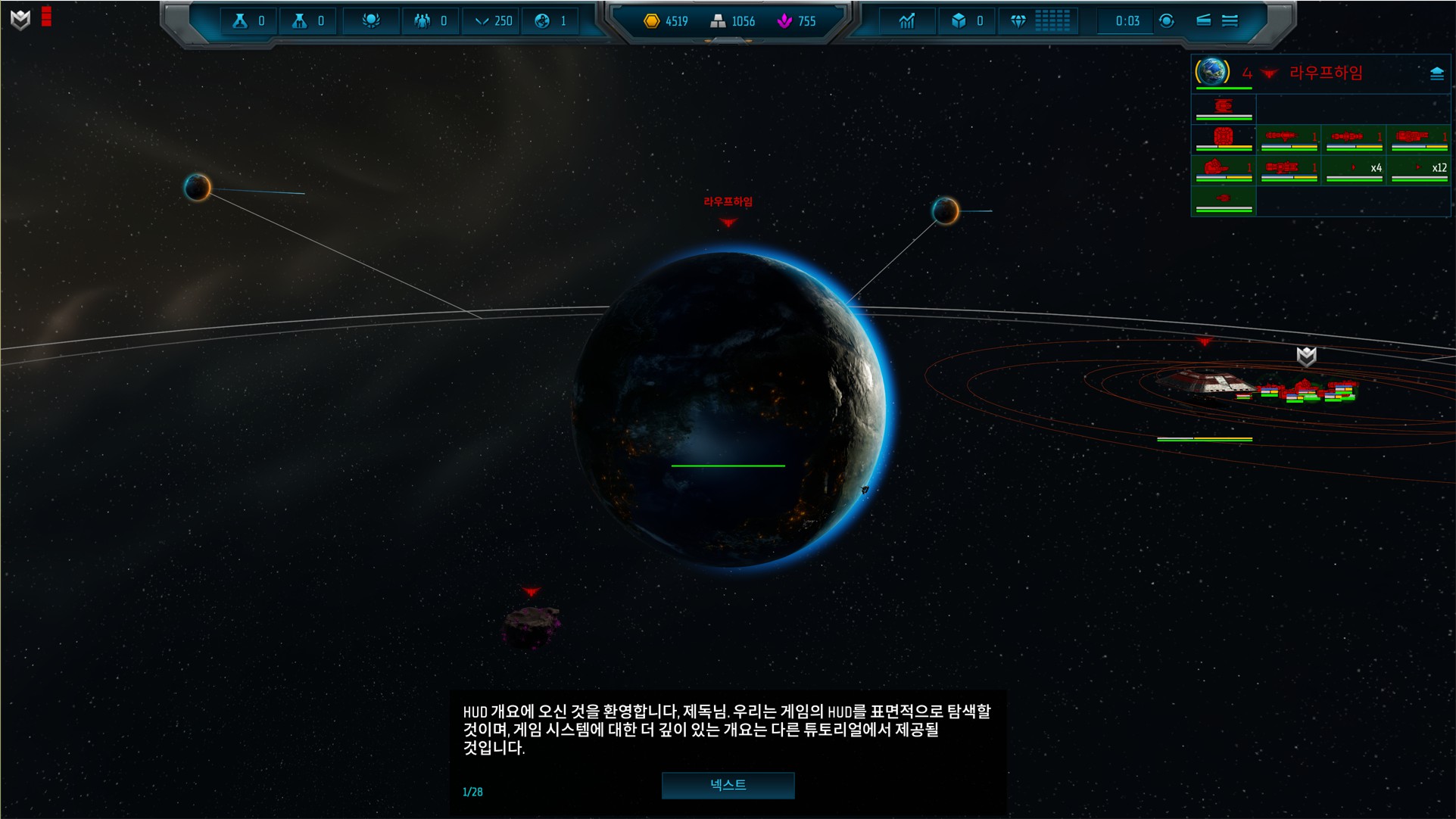Select the x12 fighter squadron slot

point(1420,169)
